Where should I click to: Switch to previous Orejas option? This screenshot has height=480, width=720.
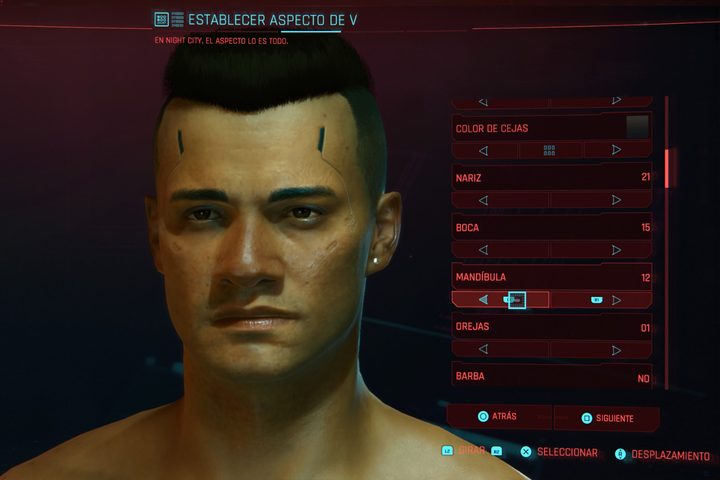(x=484, y=349)
